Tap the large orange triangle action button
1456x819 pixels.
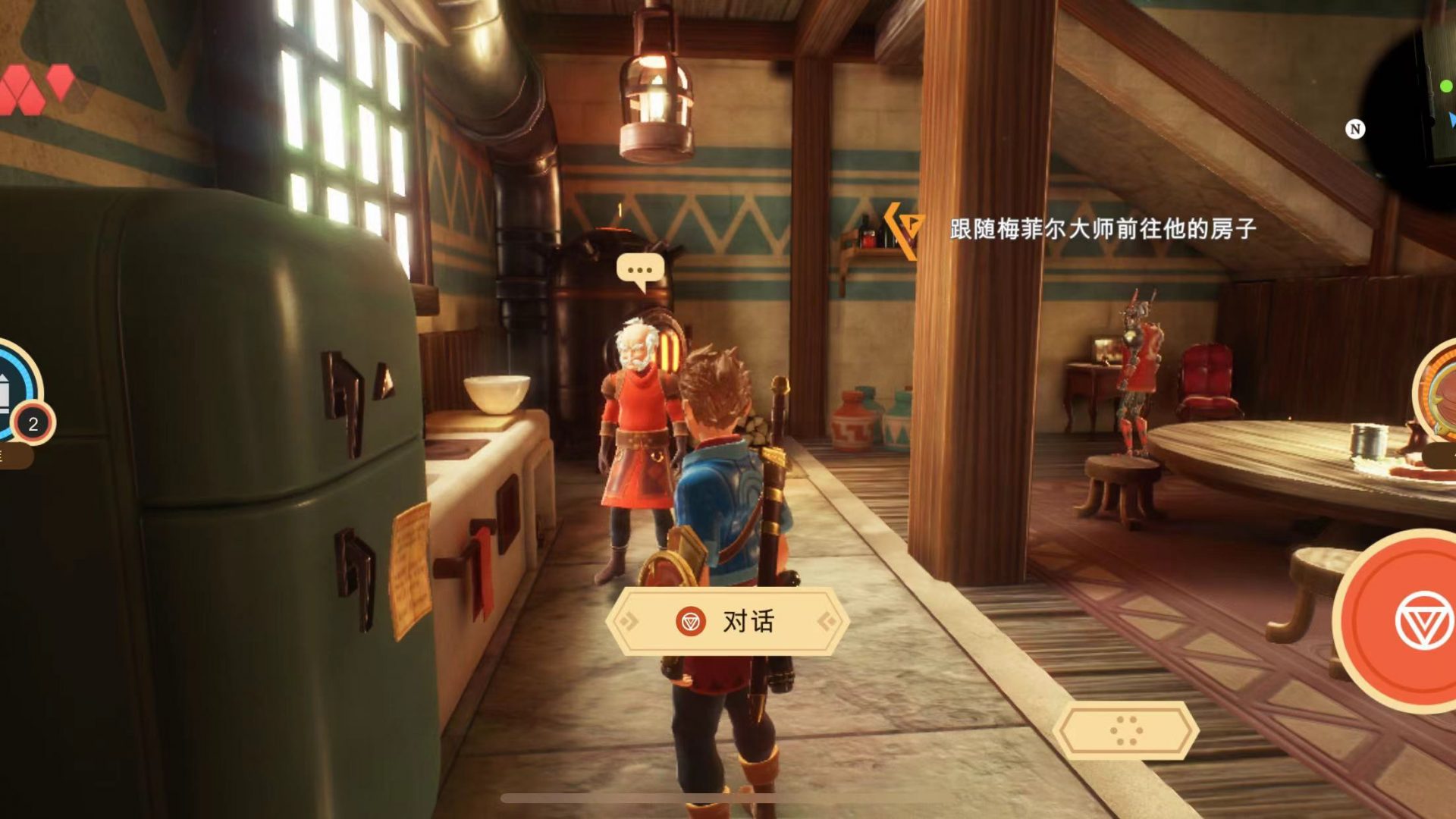point(1410,620)
